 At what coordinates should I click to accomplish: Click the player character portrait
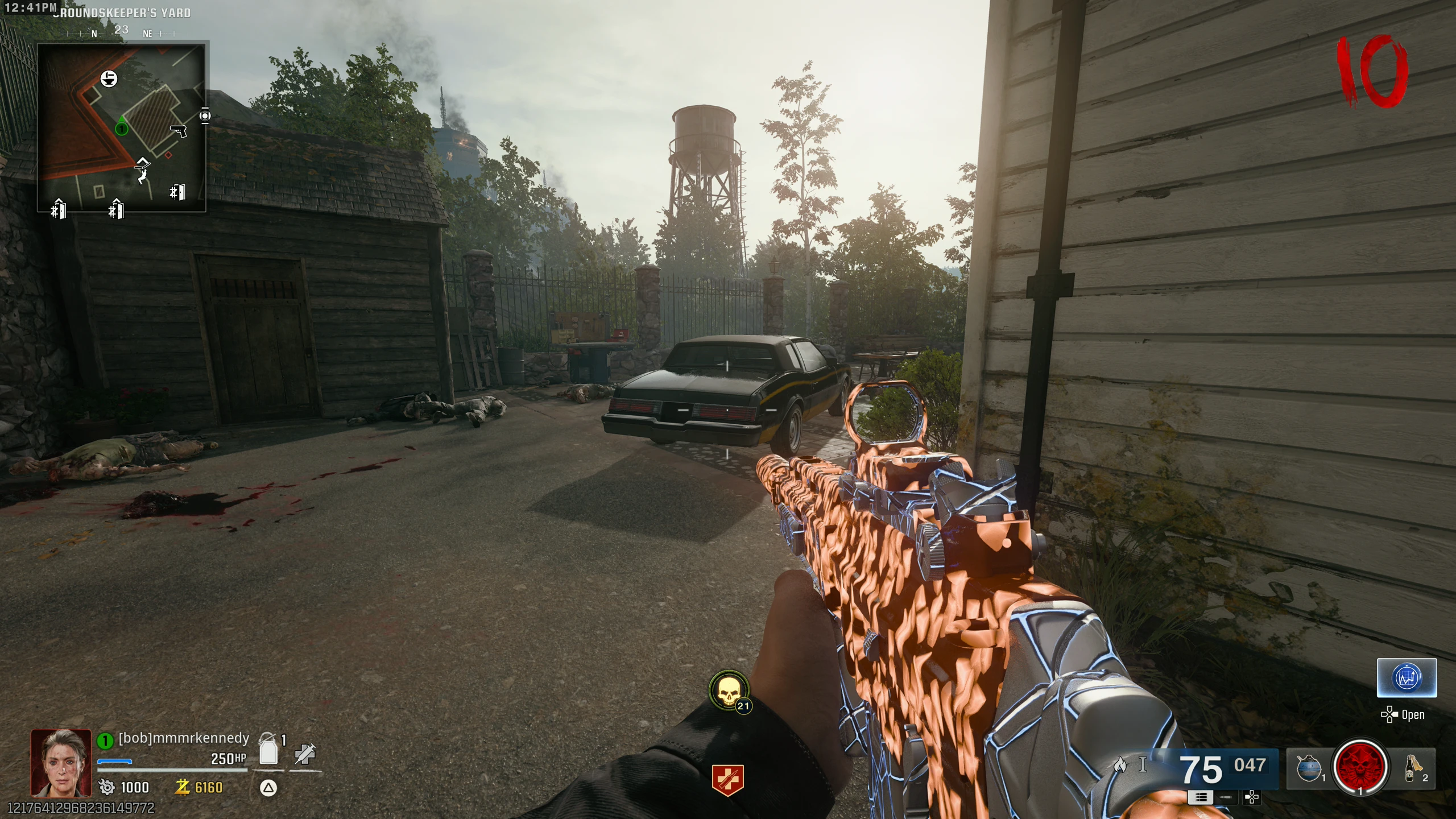pyautogui.click(x=61, y=763)
